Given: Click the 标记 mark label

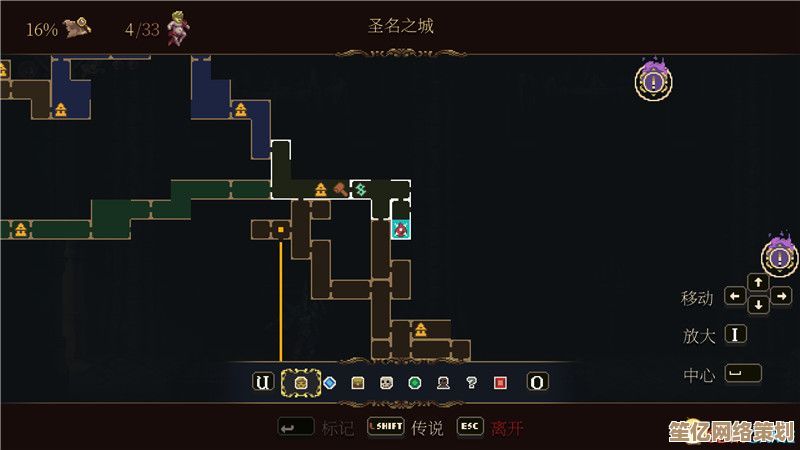Looking at the screenshot, I should click(x=338, y=428).
